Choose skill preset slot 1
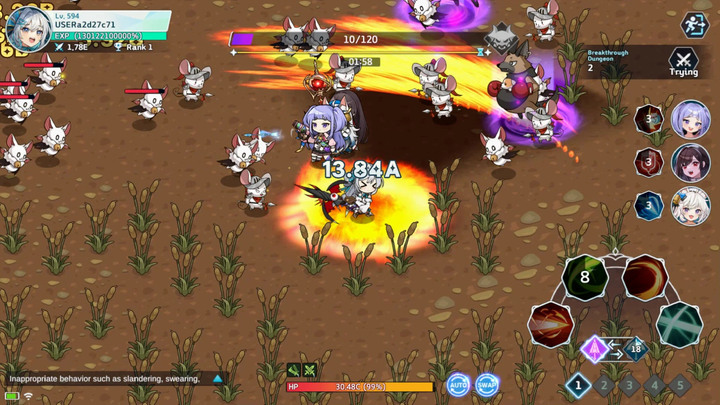This screenshot has width=720, height=405. [x=578, y=384]
